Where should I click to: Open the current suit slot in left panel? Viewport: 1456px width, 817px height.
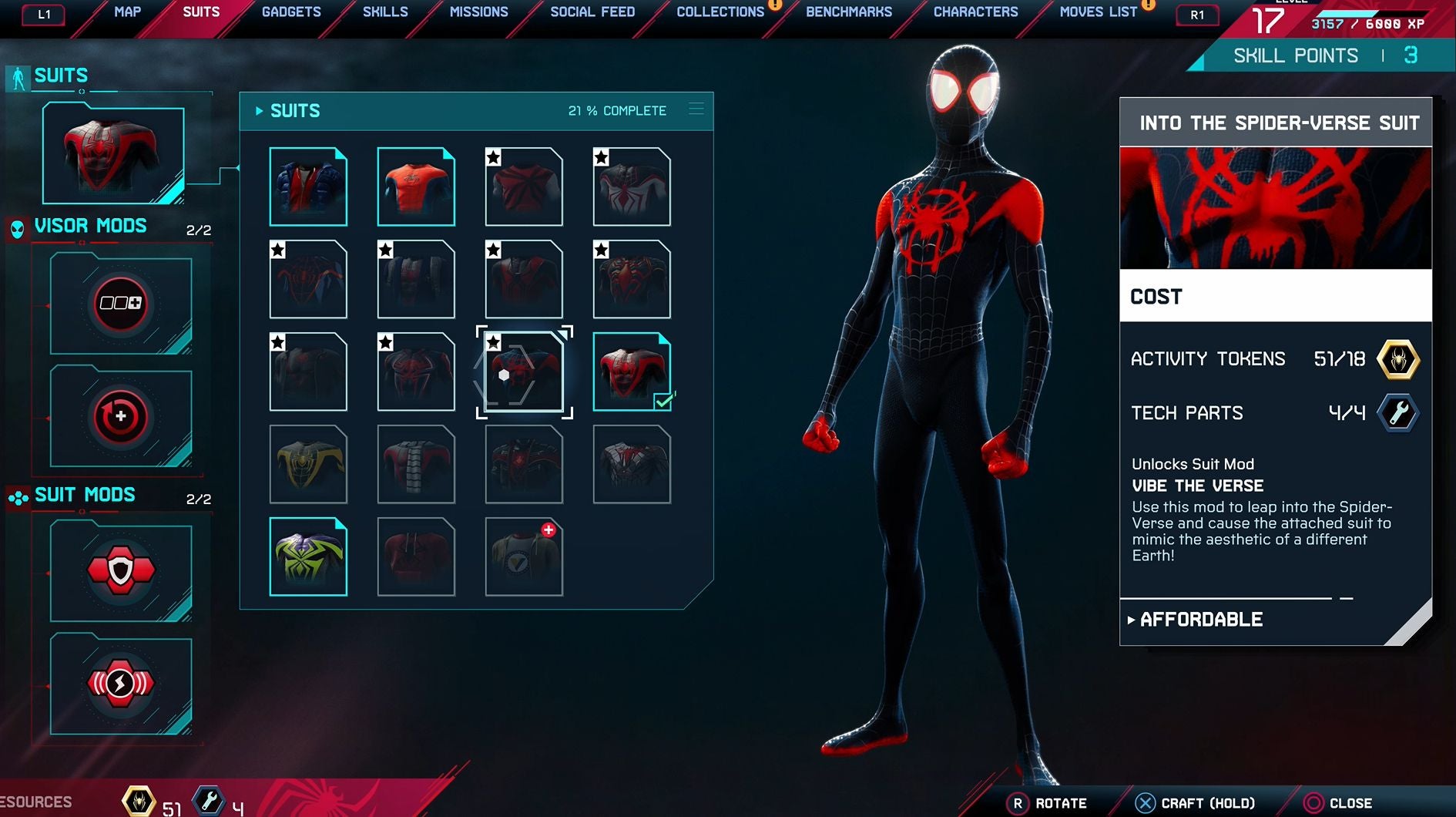[113, 154]
